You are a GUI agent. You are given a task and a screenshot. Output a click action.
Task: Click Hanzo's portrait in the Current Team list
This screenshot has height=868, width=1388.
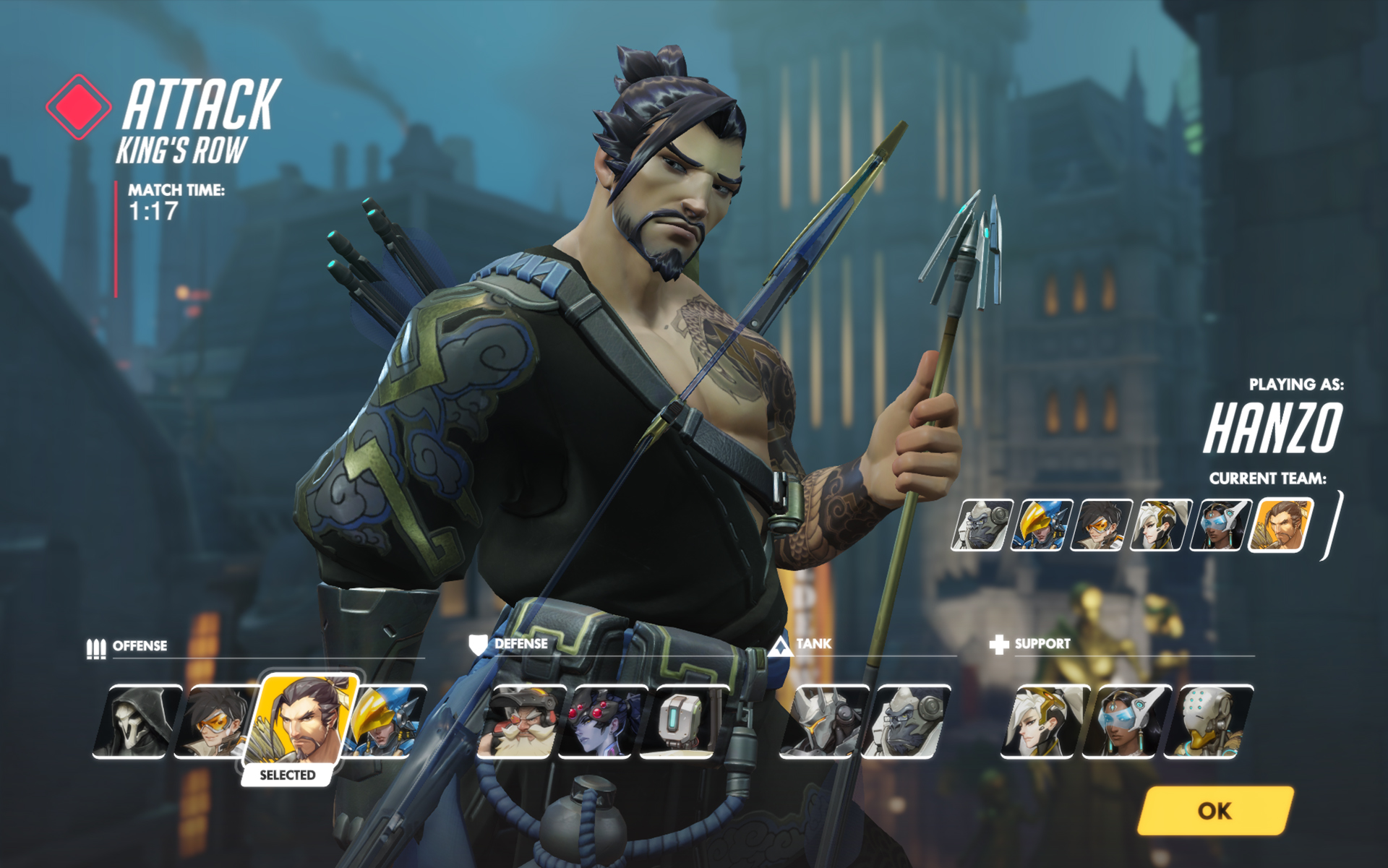pos(1282,525)
